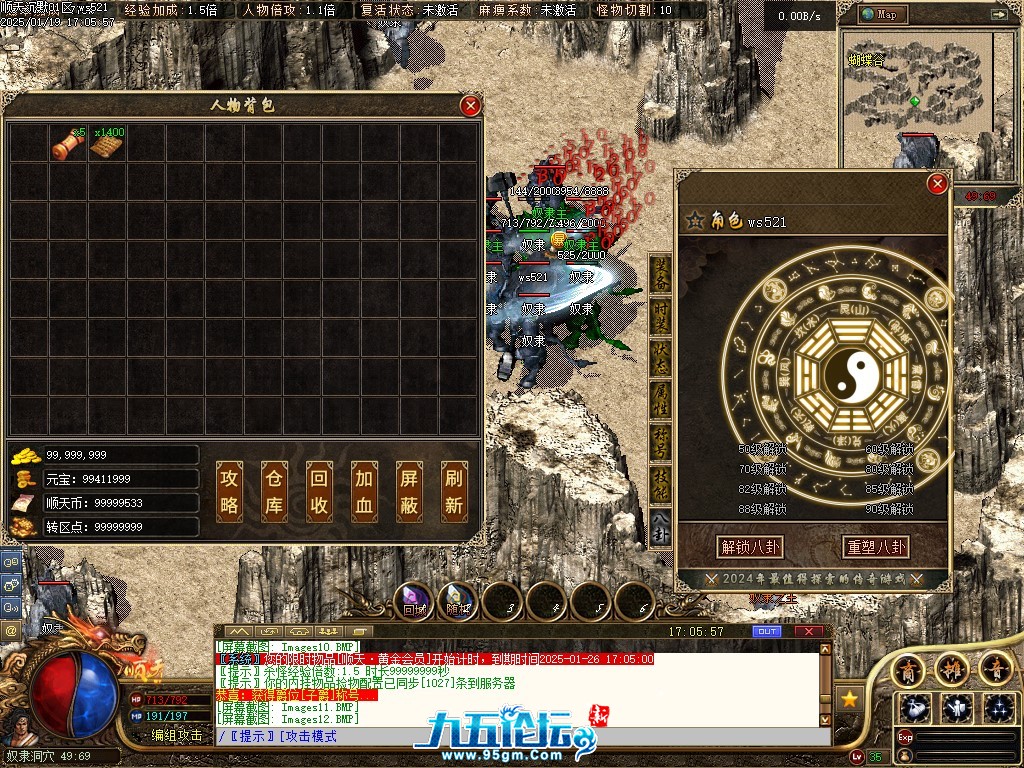Open the 仓库 warehouse

pyautogui.click(x=274, y=492)
